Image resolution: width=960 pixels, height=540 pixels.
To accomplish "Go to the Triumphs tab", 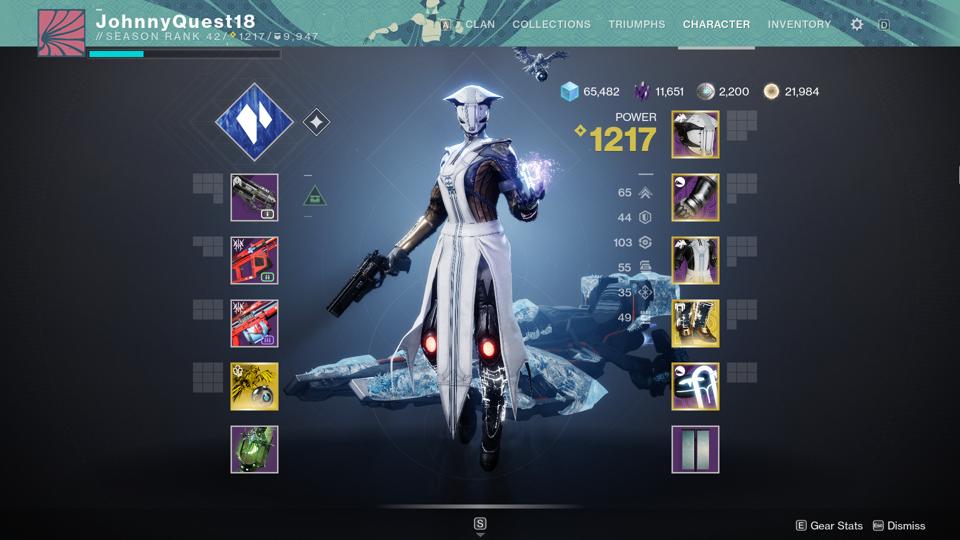I will [636, 24].
